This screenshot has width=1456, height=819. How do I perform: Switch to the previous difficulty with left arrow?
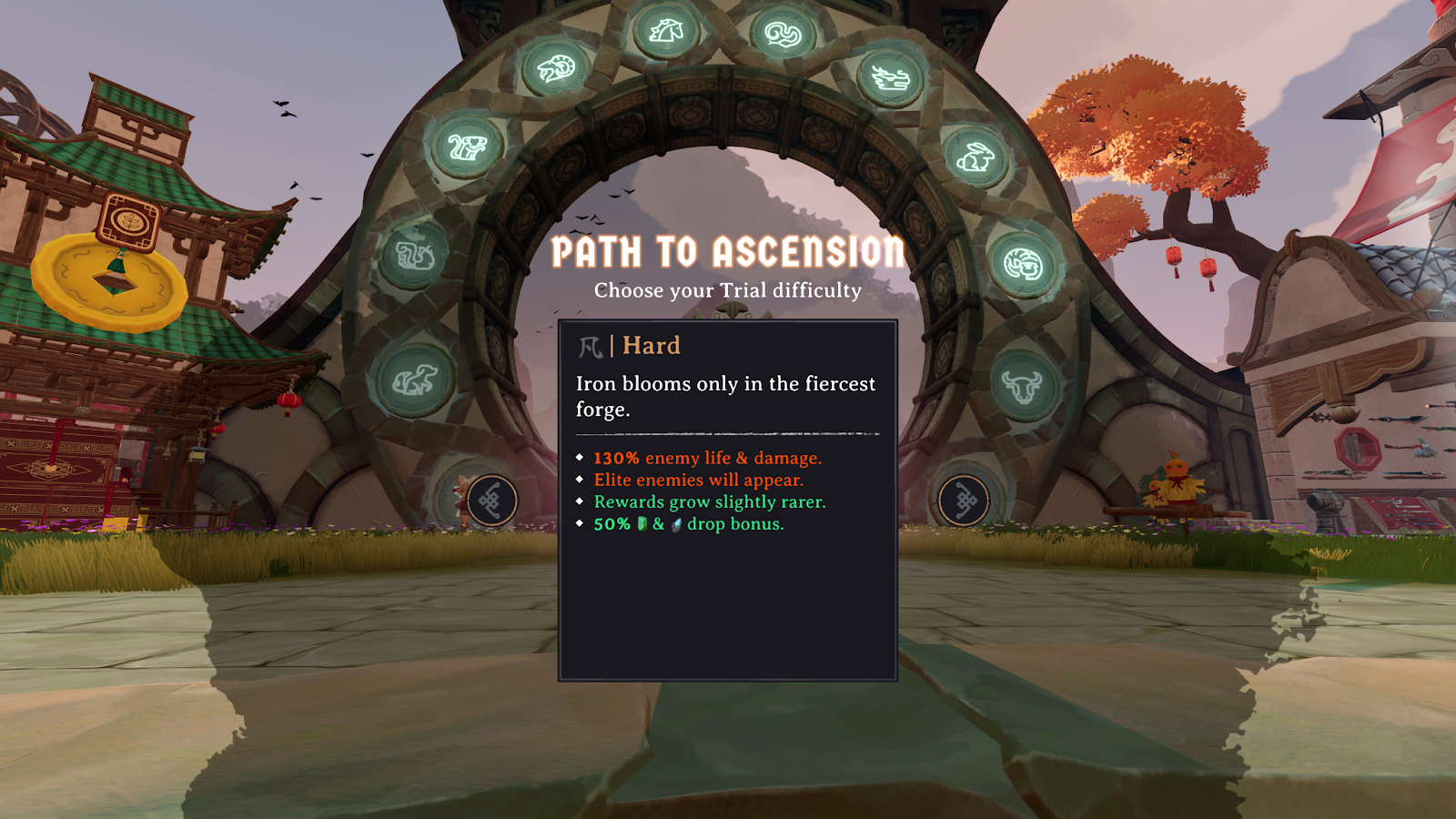click(491, 500)
